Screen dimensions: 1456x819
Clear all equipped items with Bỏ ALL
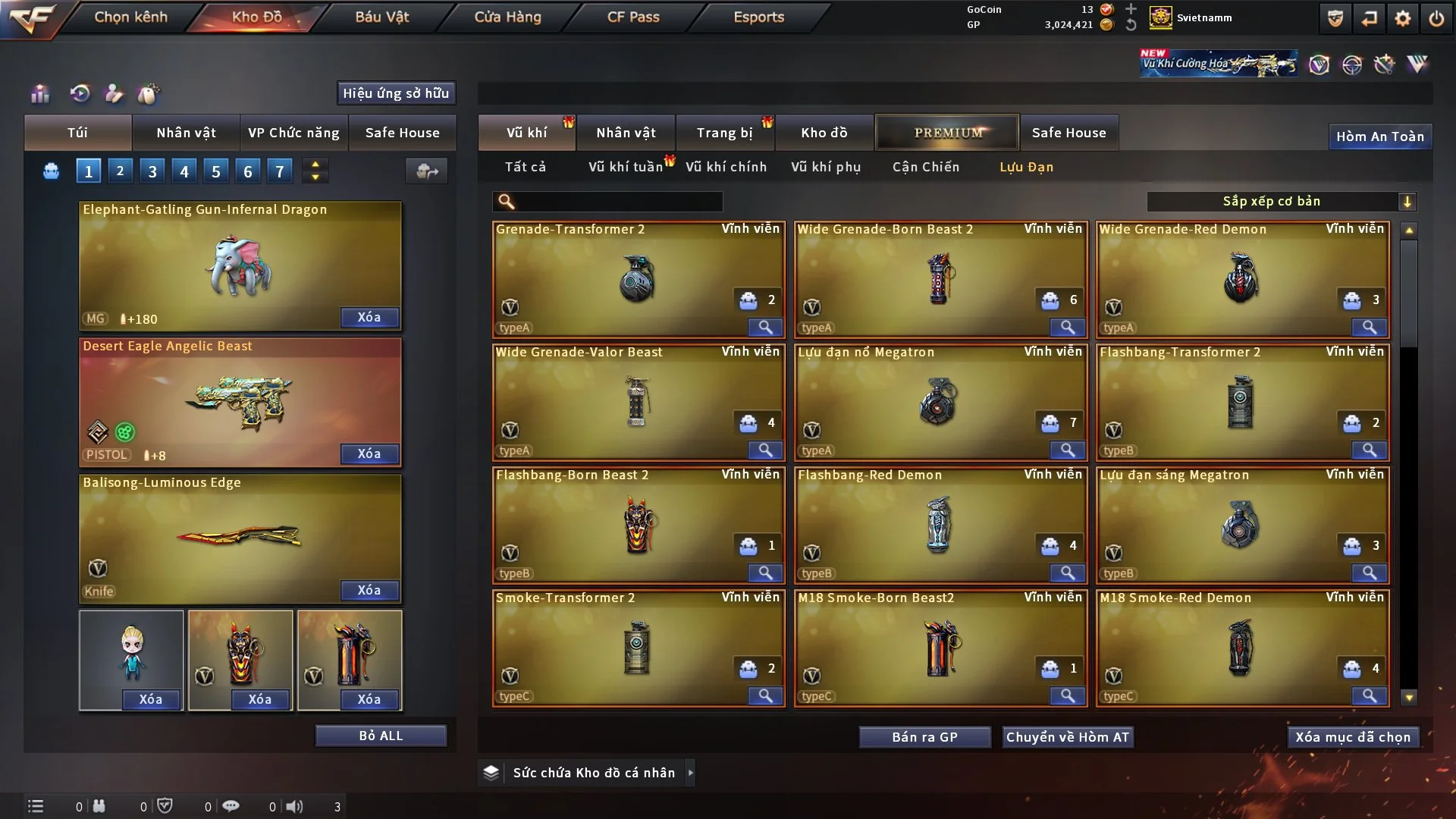381,736
